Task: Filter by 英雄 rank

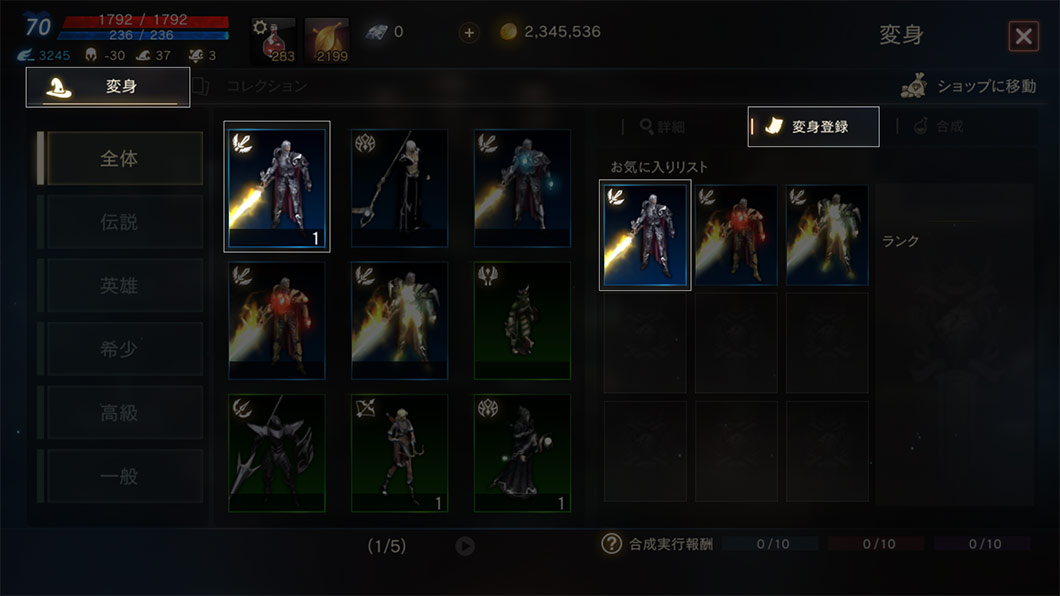Action: (120, 286)
